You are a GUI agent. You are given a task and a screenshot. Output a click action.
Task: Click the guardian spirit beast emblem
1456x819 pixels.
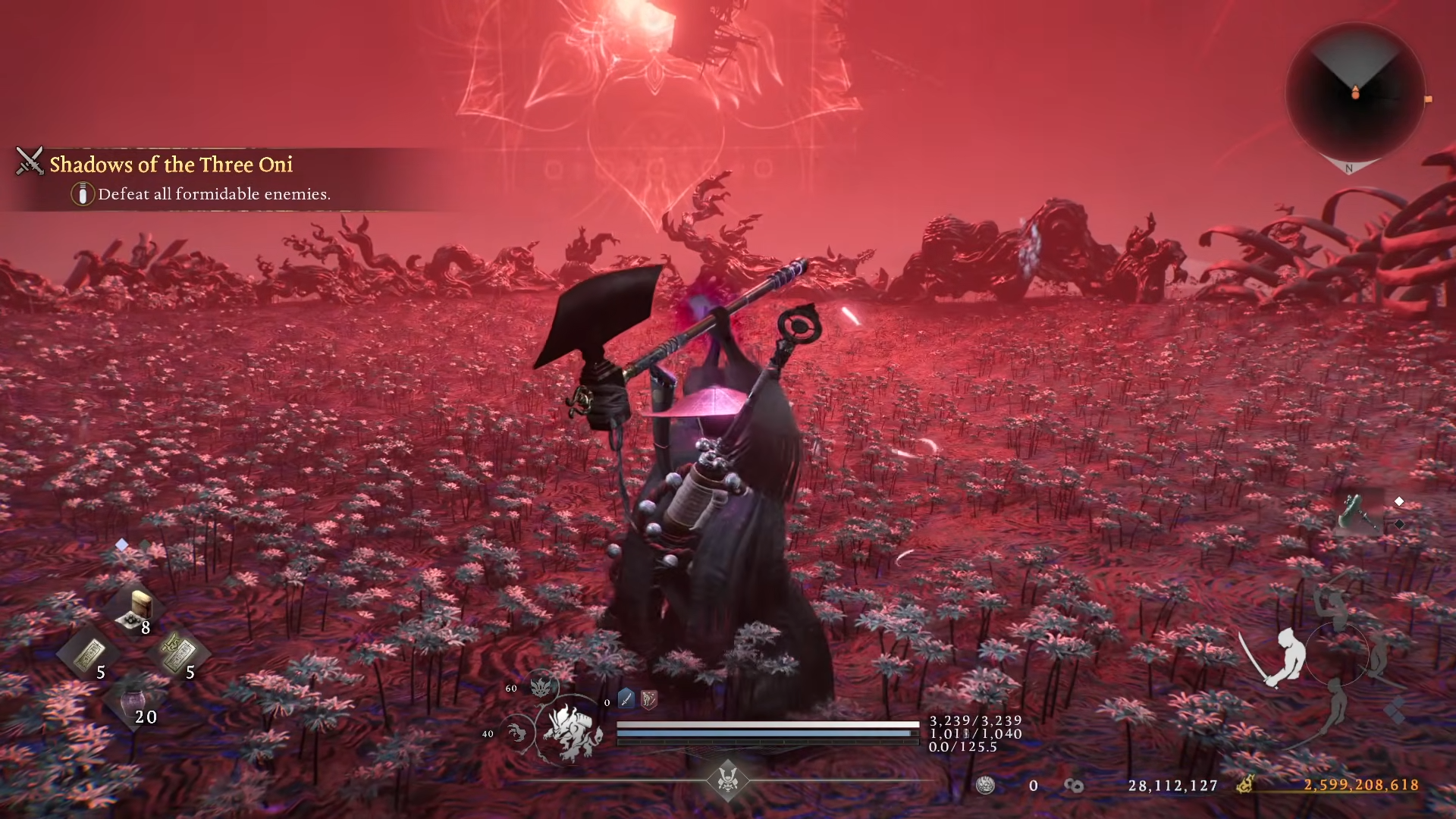(573, 732)
